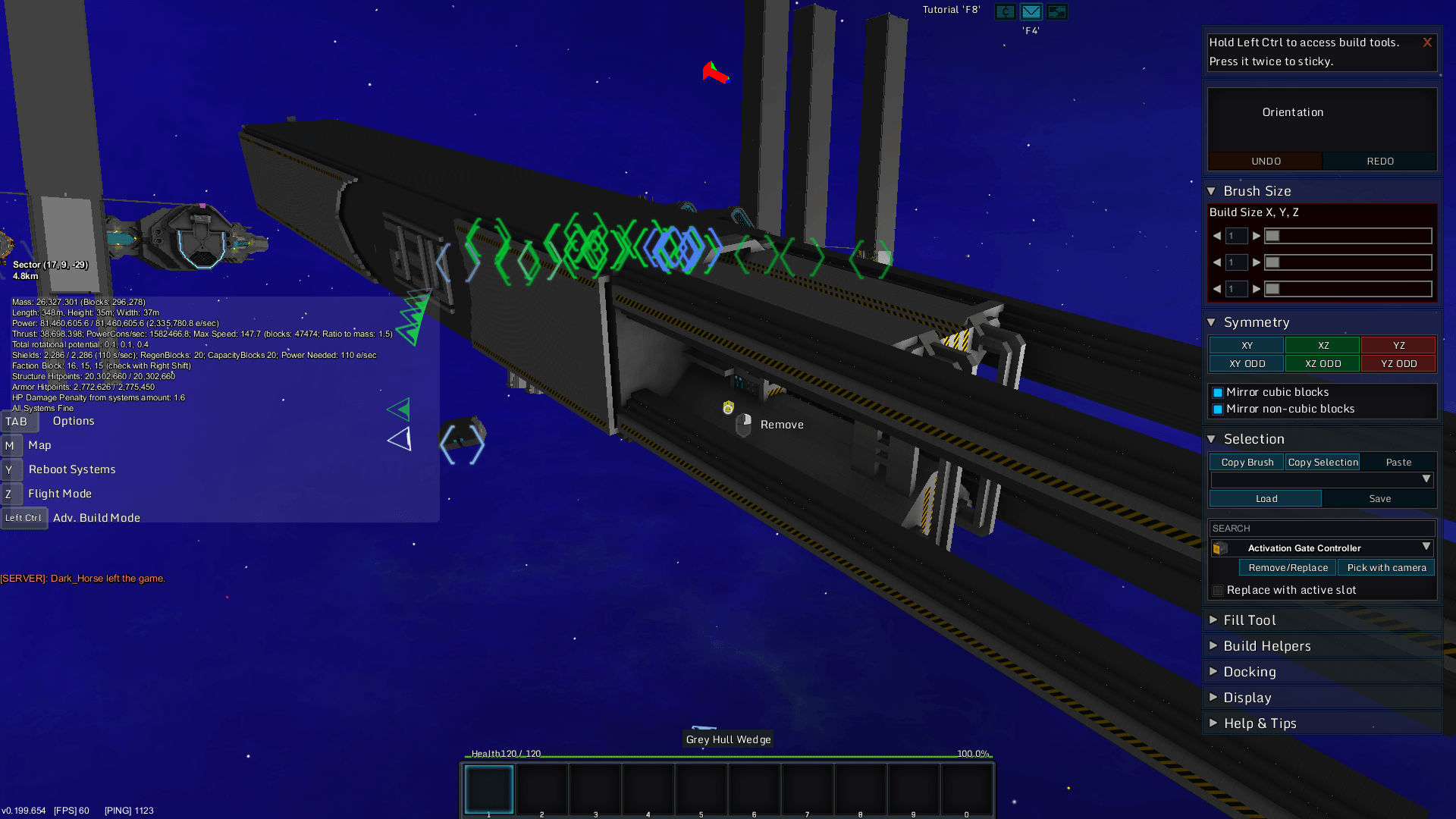Enable YZ symmetry plane
The image size is (1456, 819).
pyautogui.click(x=1398, y=346)
